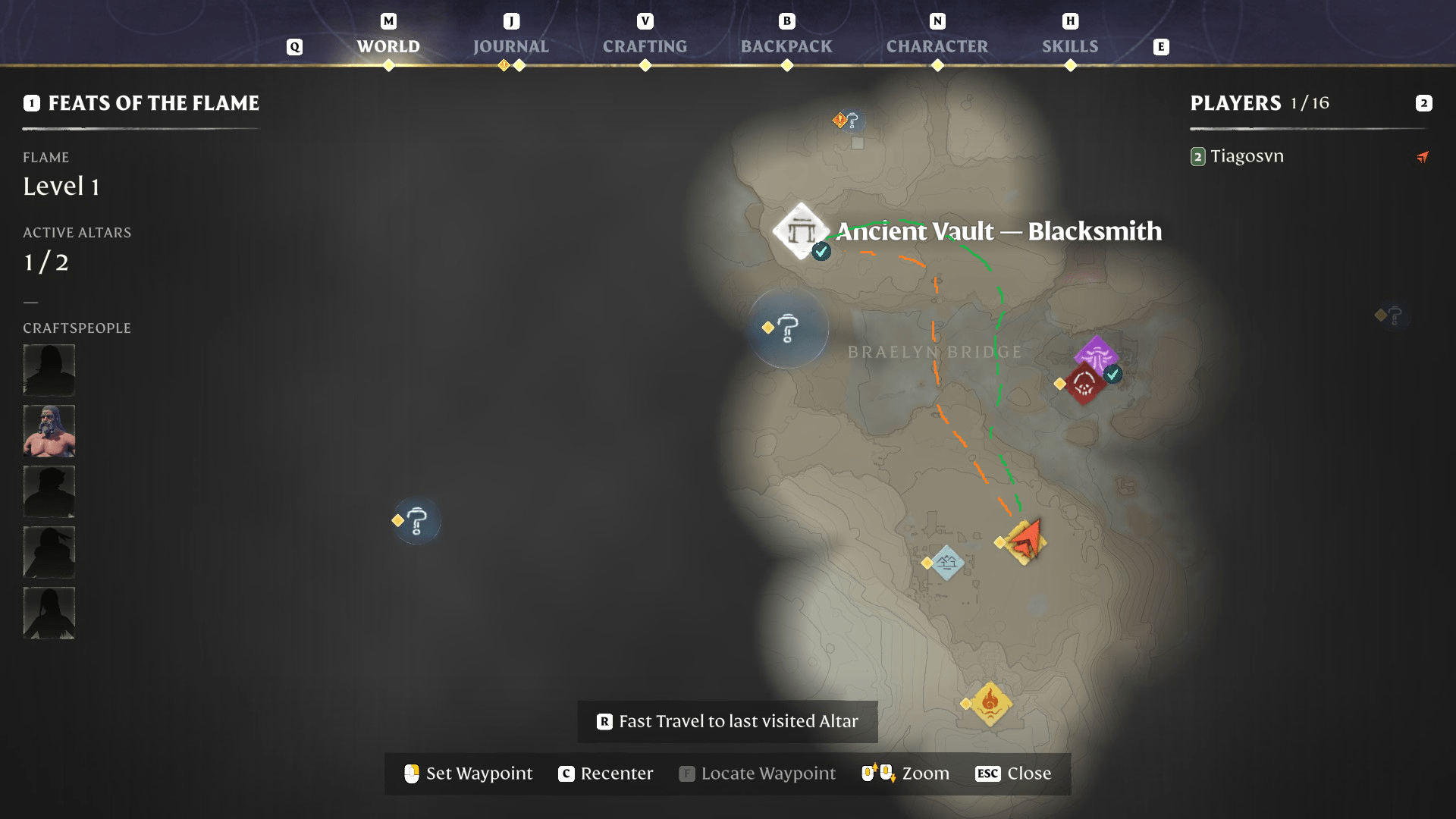Image resolution: width=1456 pixels, height=819 pixels.
Task: Click the Recenter button
Action: pyautogui.click(x=605, y=773)
